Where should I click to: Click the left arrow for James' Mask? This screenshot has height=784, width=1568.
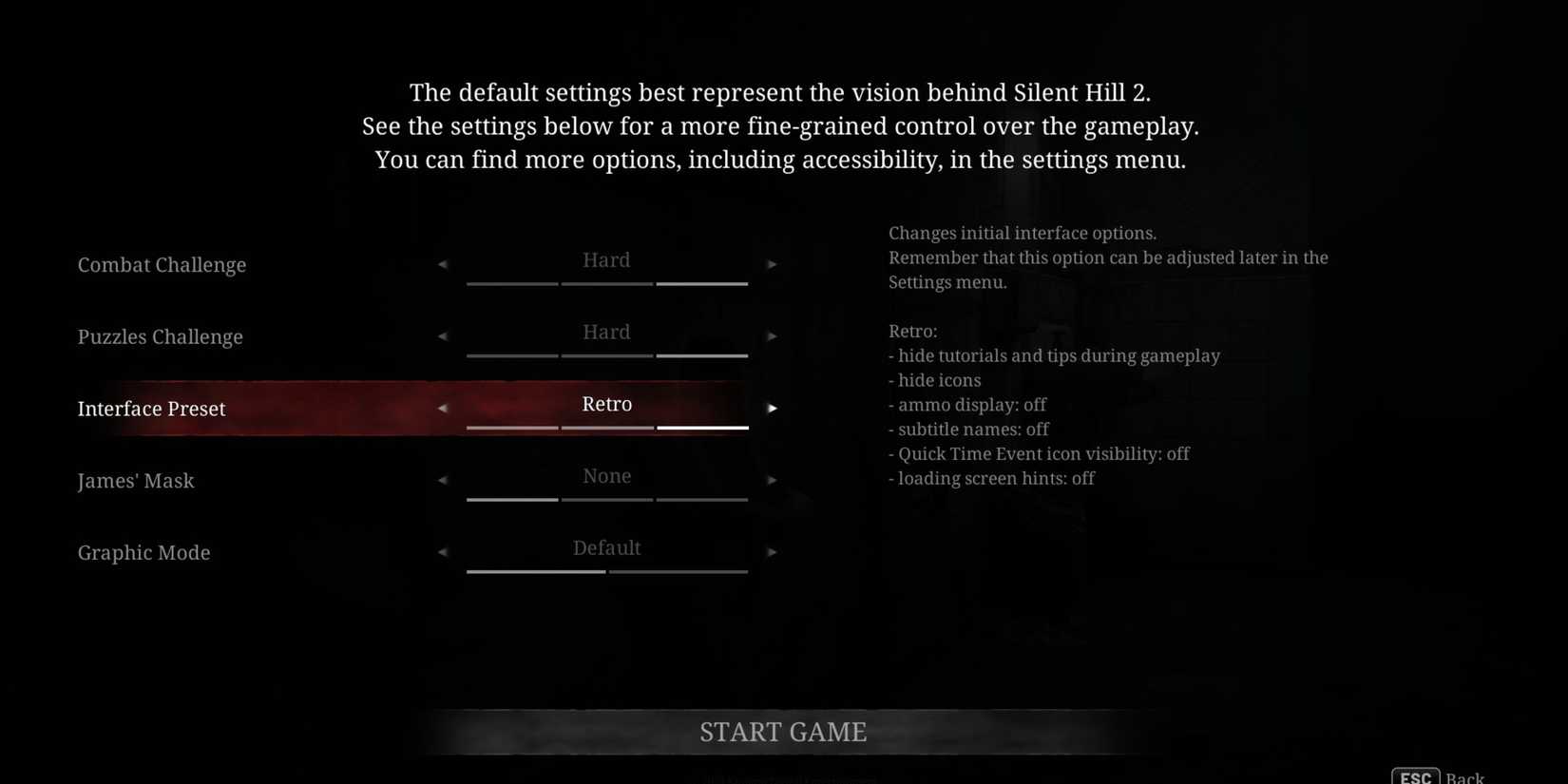(443, 480)
